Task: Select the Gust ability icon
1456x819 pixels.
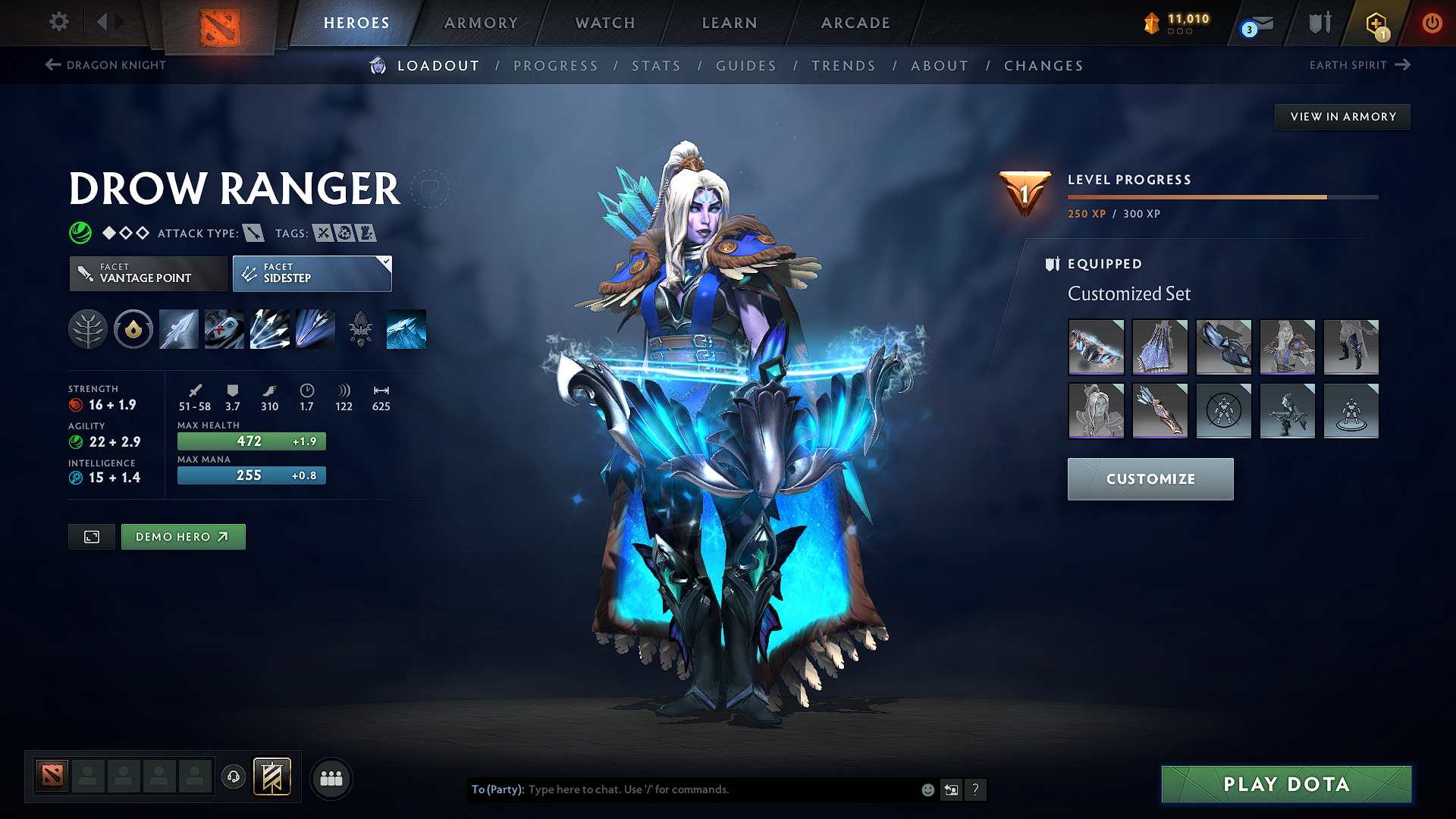Action: [224, 329]
